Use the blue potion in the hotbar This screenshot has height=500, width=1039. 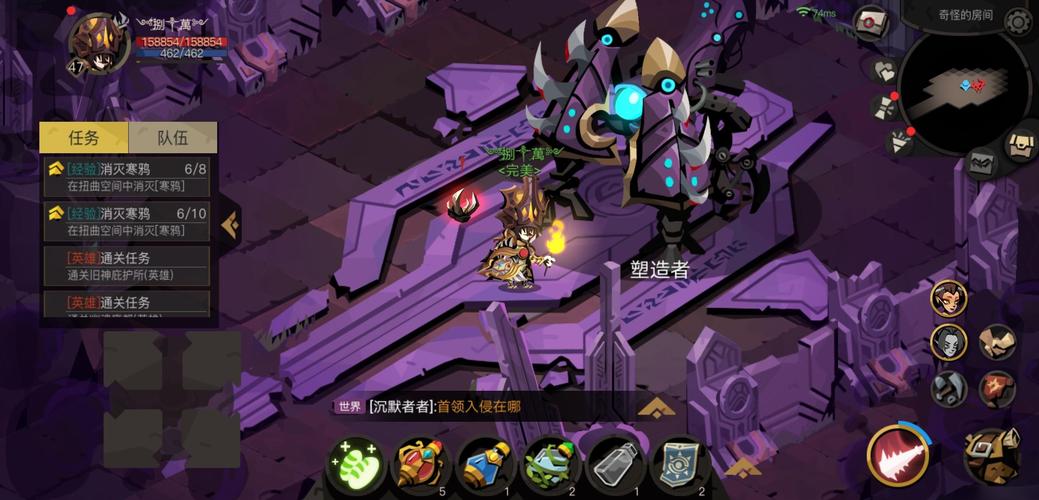[486, 466]
